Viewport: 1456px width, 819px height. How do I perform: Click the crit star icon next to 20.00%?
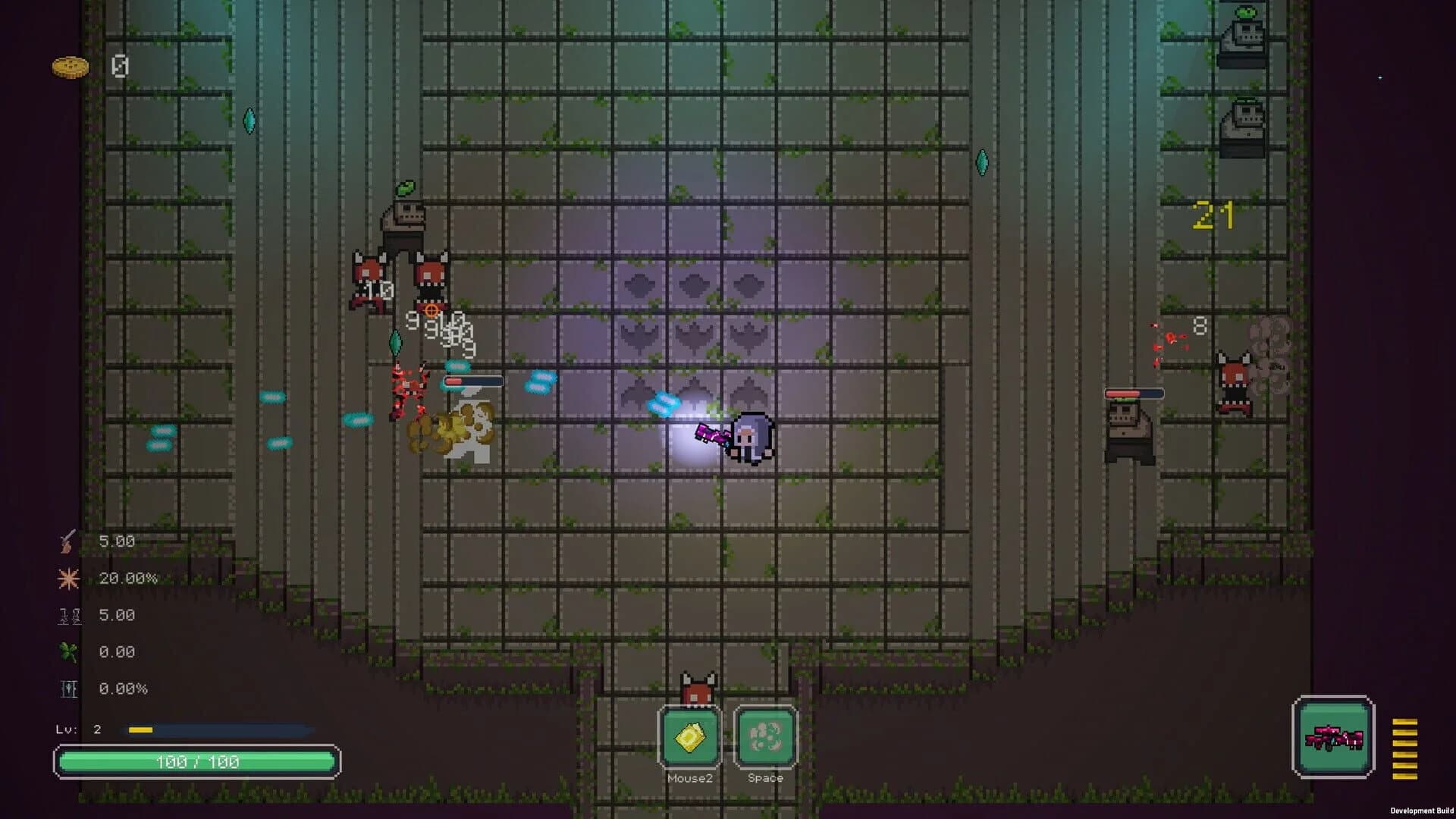pos(69,577)
